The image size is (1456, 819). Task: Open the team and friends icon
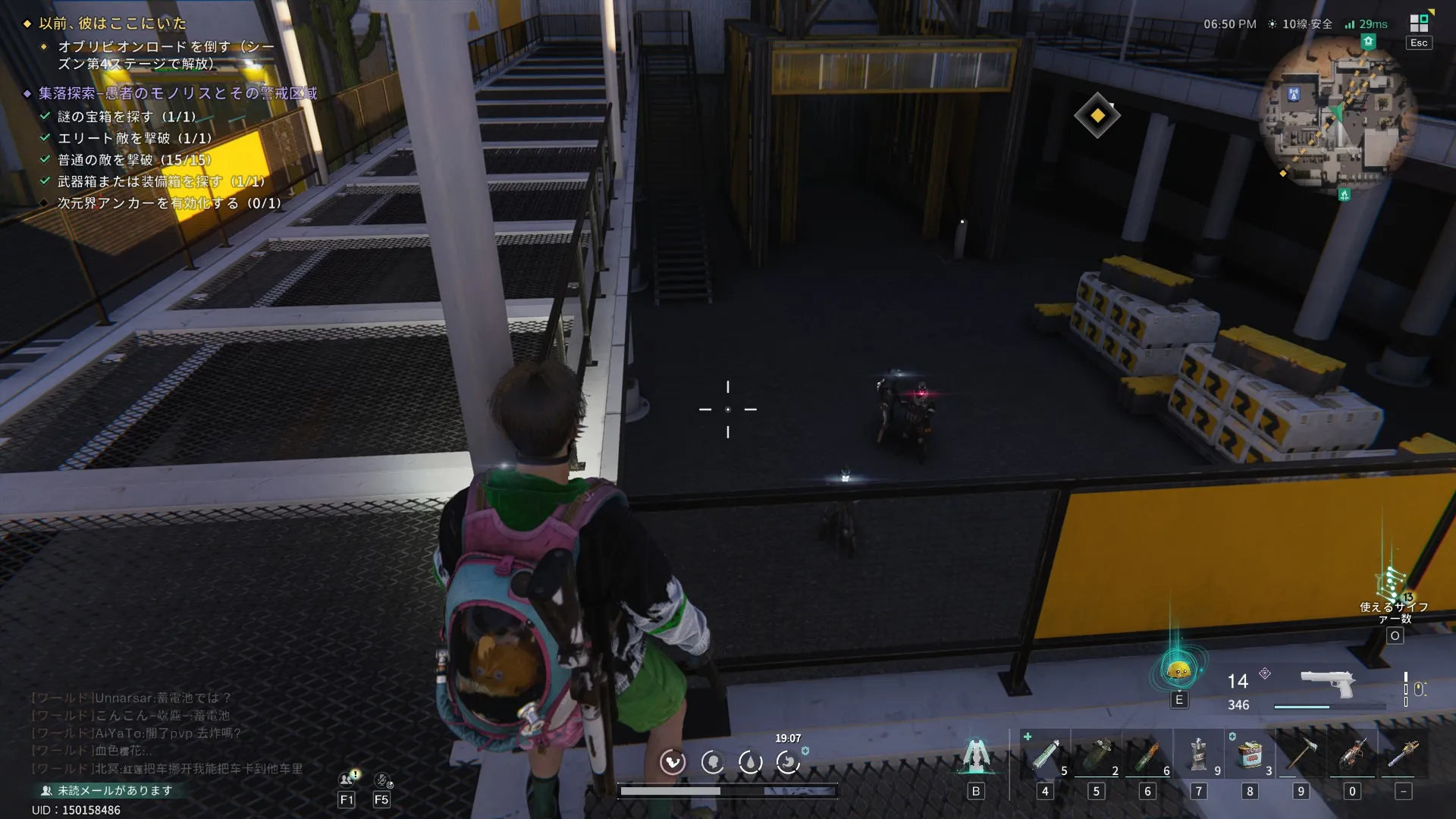click(x=348, y=779)
